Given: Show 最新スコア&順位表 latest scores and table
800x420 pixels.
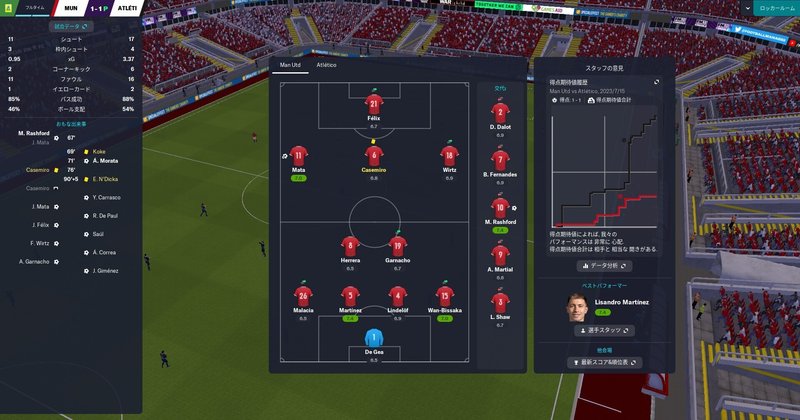Looking at the screenshot, I should coord(604,362).
